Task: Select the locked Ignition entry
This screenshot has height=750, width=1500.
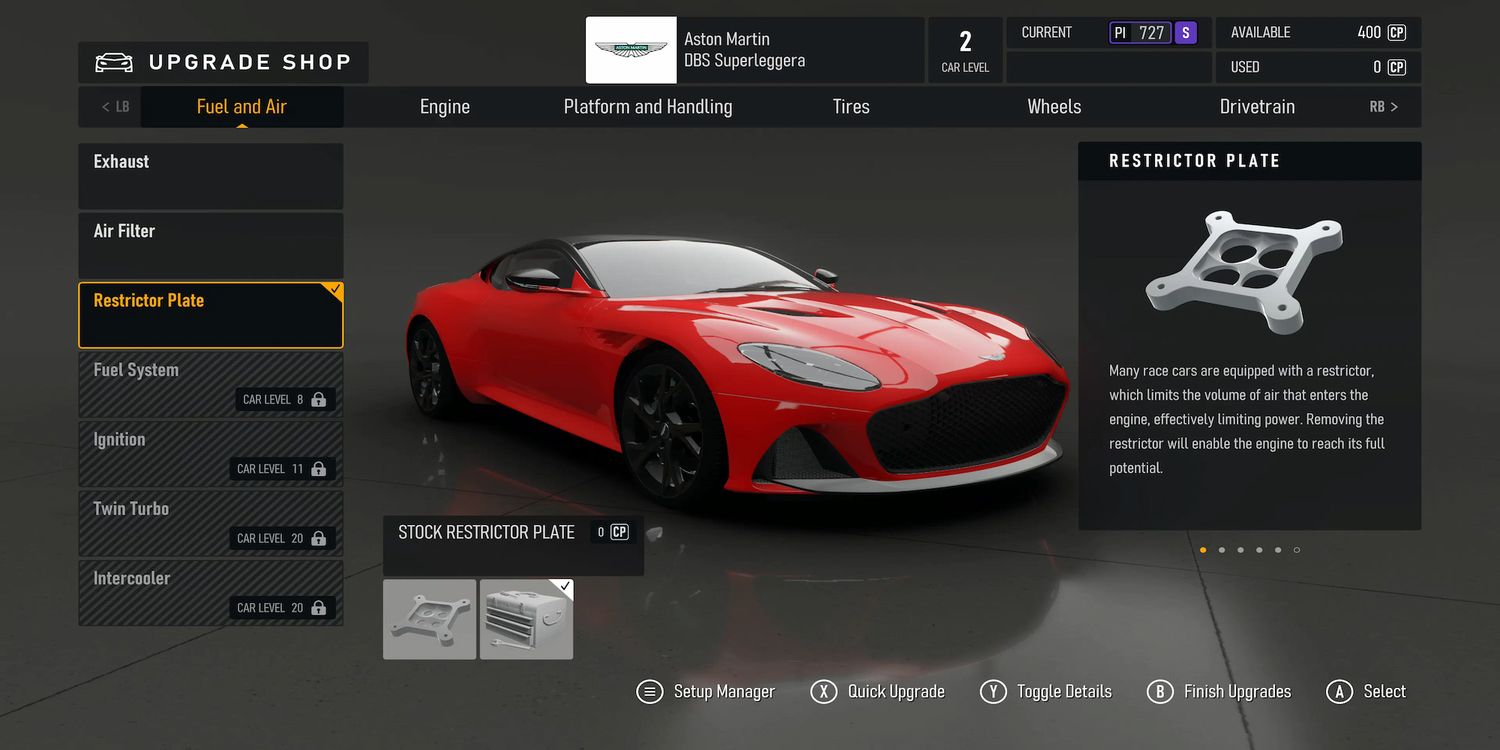Action: (x=211, y=454)
